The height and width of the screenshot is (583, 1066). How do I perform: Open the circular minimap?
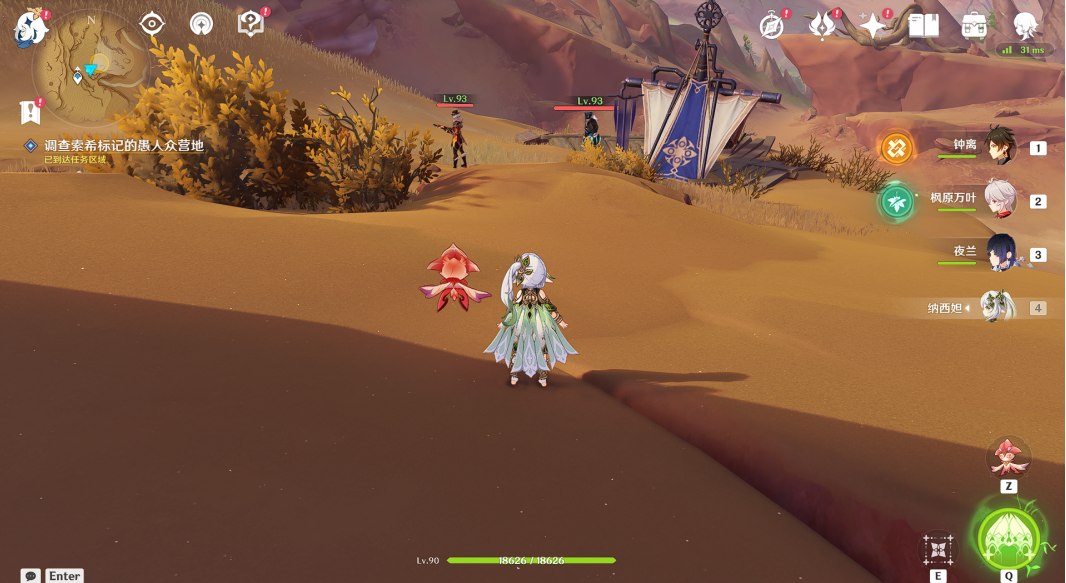pos(90,68)
